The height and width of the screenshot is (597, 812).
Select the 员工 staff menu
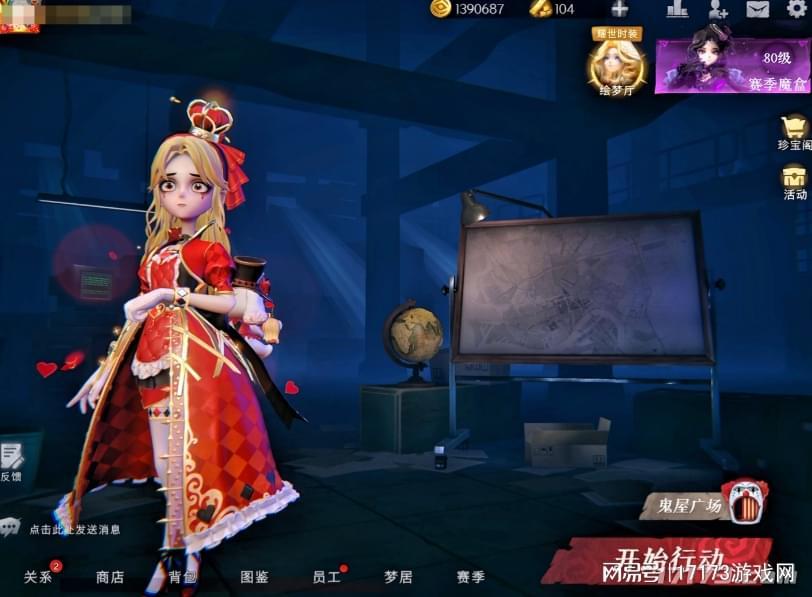tap(326, 577)
